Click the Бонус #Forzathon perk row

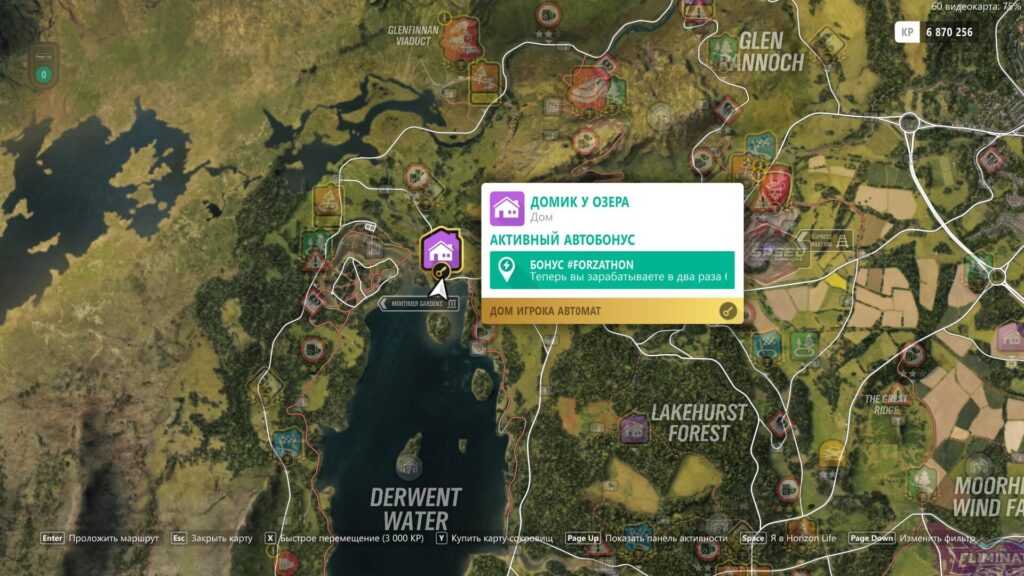pyautogui.click(x=612, y=270)
